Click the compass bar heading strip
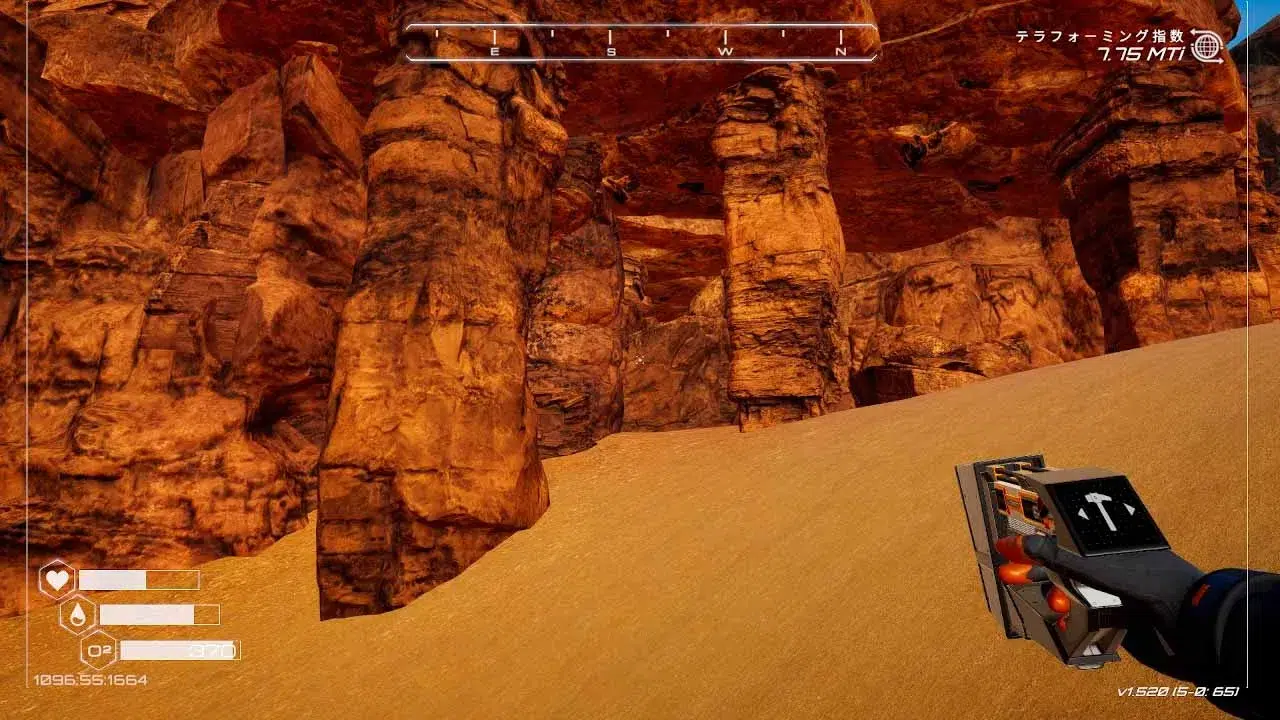This screenshot has height=720, width=1280. (641, 43)
